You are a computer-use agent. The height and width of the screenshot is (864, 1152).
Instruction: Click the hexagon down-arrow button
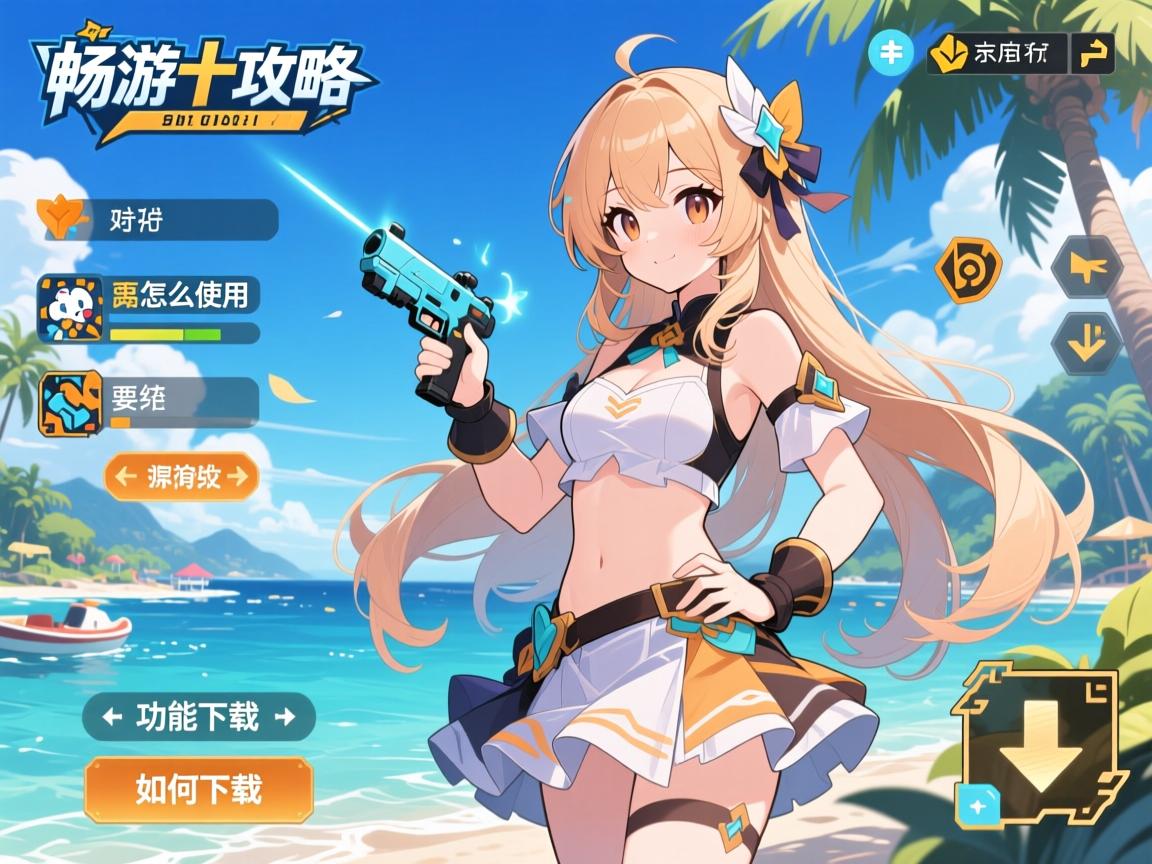coord(1085,344)
